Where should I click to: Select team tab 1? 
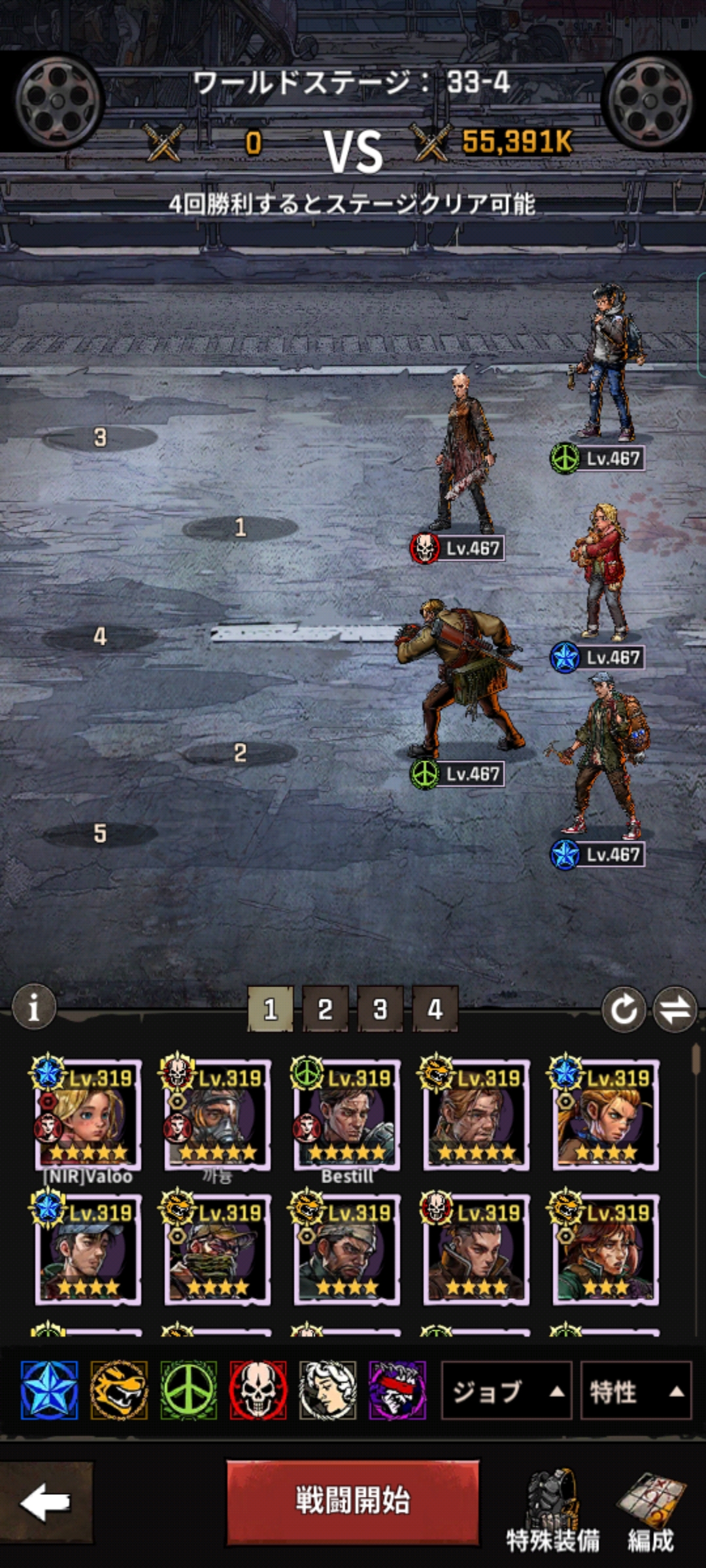(270, 1009)
